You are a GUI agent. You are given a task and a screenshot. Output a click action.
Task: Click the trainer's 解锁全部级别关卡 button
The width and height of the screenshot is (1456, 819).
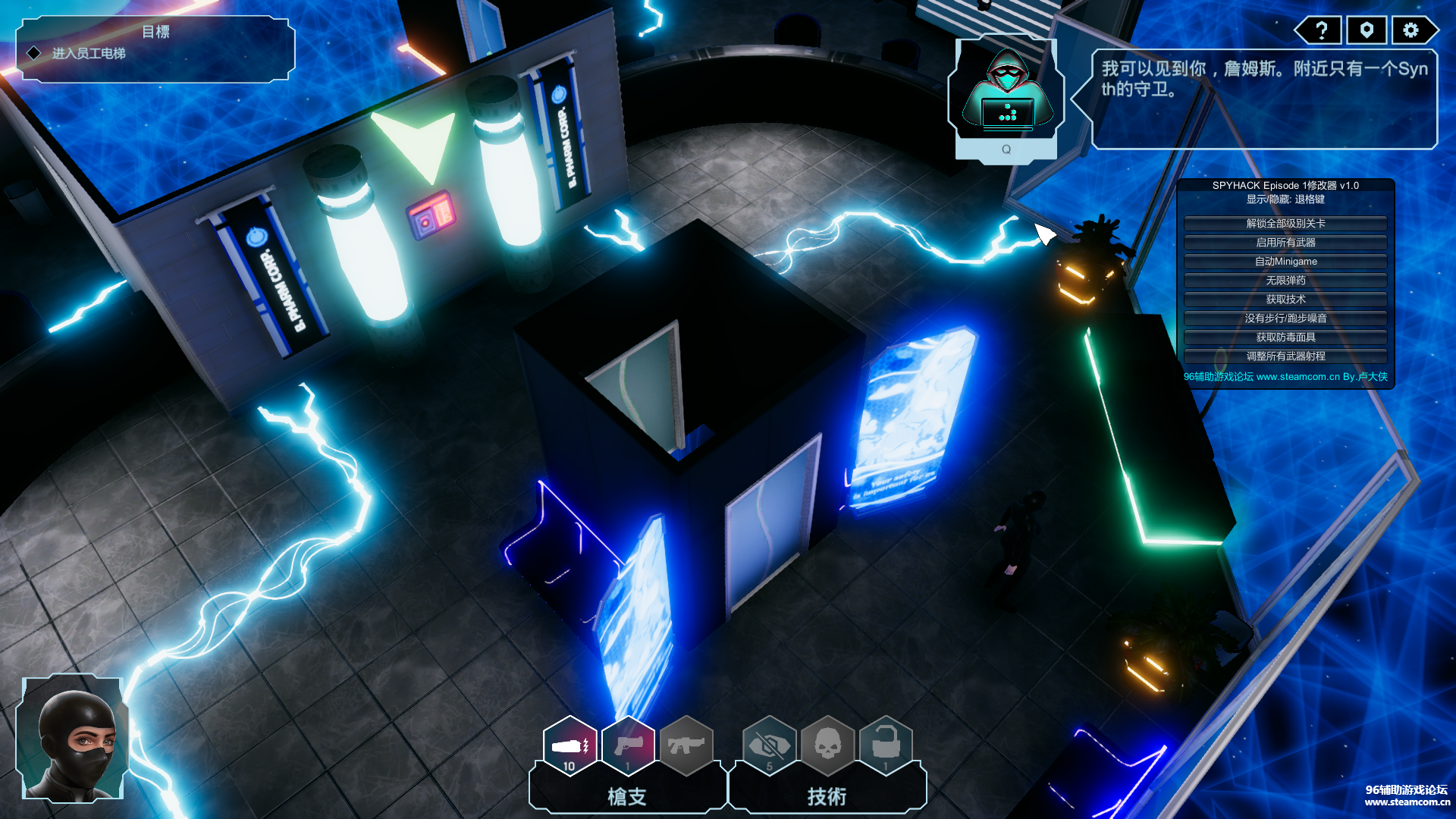point(1285,224)
